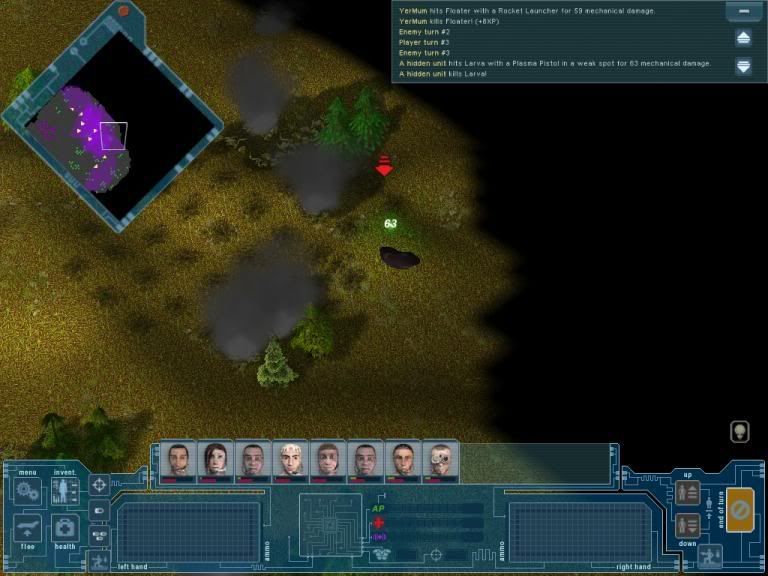Click the right hand weapon slot
Viewport: 768px width, 576px height.
(x=580, y=530)
